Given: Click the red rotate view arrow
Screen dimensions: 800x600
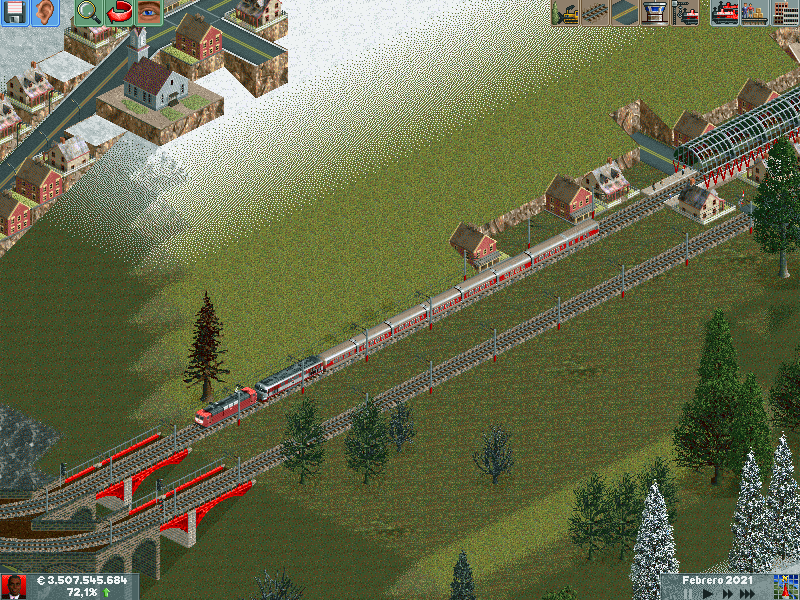Looking at the screenshot, I should [x=119, y=12].
